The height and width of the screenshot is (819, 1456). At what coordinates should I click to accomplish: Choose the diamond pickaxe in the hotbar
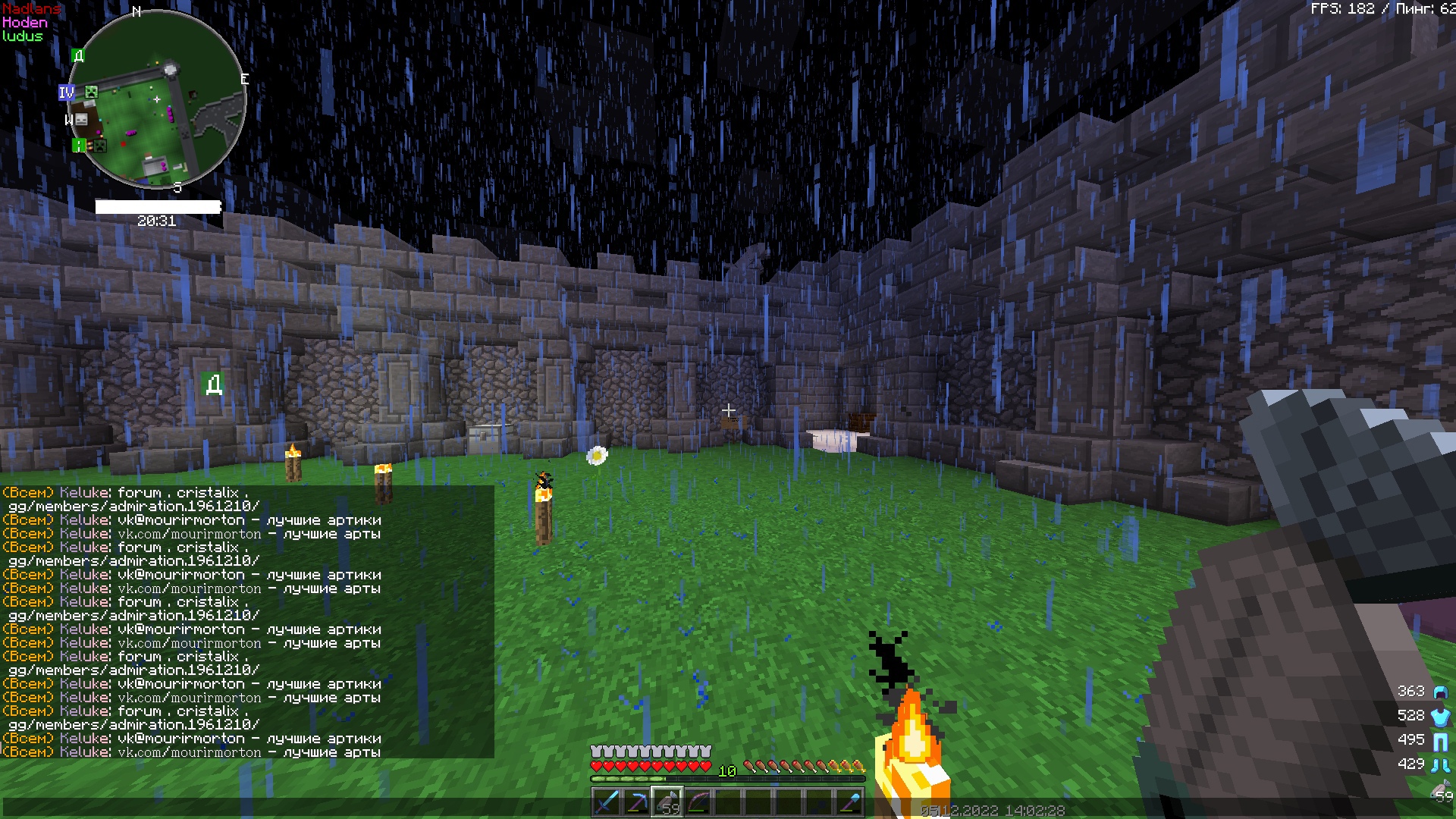coord(637,802)
